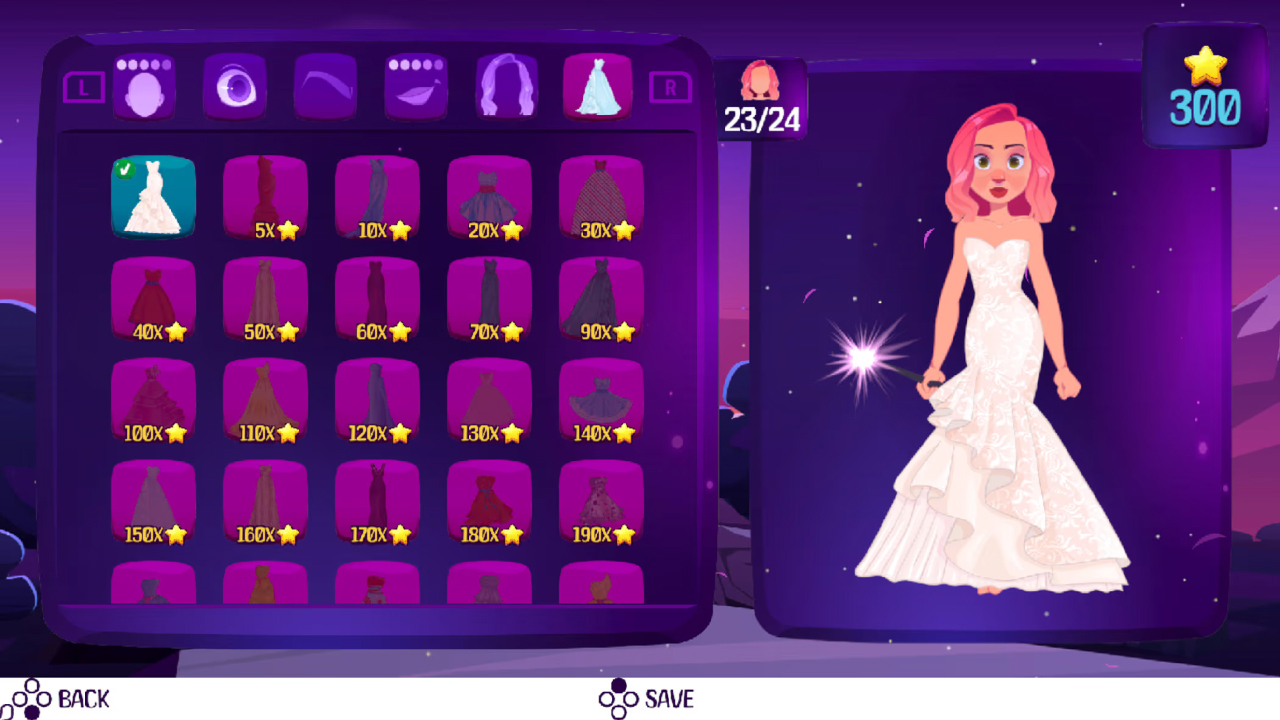Open the eye customization category
1280x720 pixels.
pos(235,87)
